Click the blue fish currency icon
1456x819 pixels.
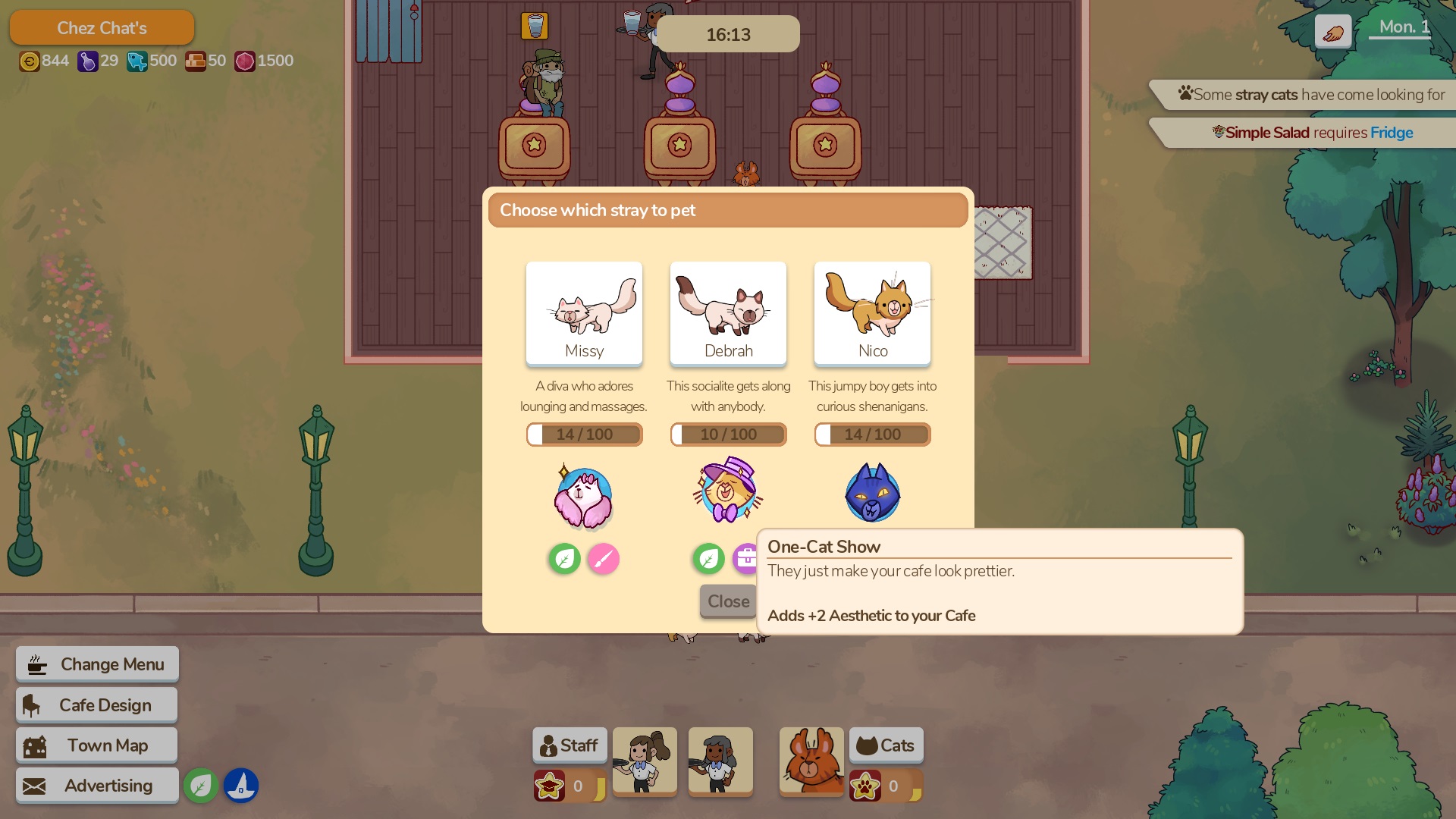(137, 61)
